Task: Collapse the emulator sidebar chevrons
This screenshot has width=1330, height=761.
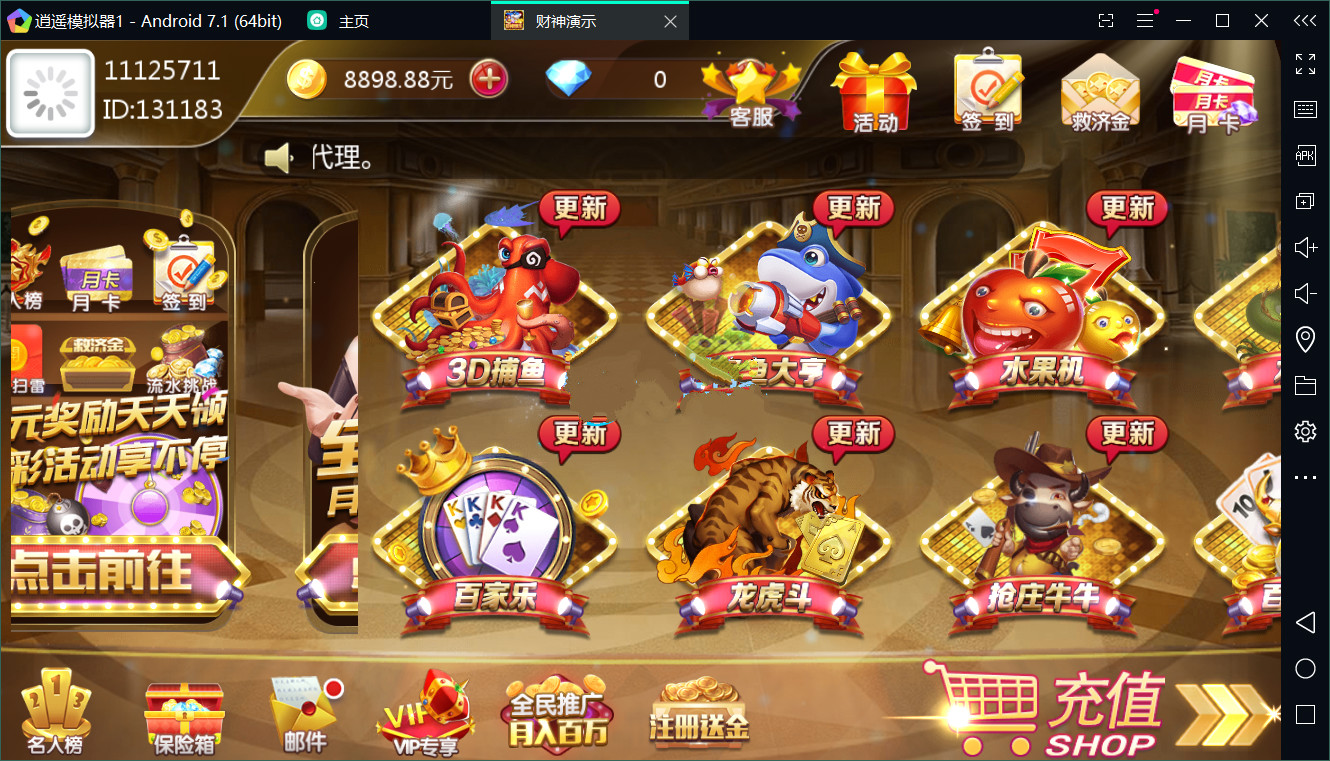Action: tap(1304, 20)
